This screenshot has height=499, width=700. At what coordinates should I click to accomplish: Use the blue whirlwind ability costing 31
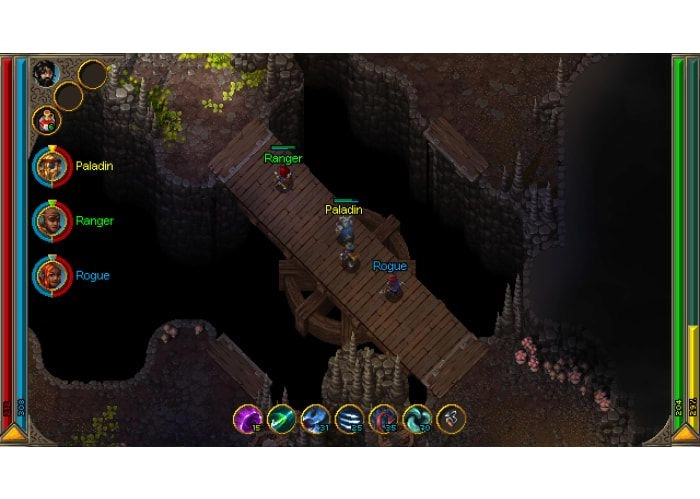[x=315, y=419]
